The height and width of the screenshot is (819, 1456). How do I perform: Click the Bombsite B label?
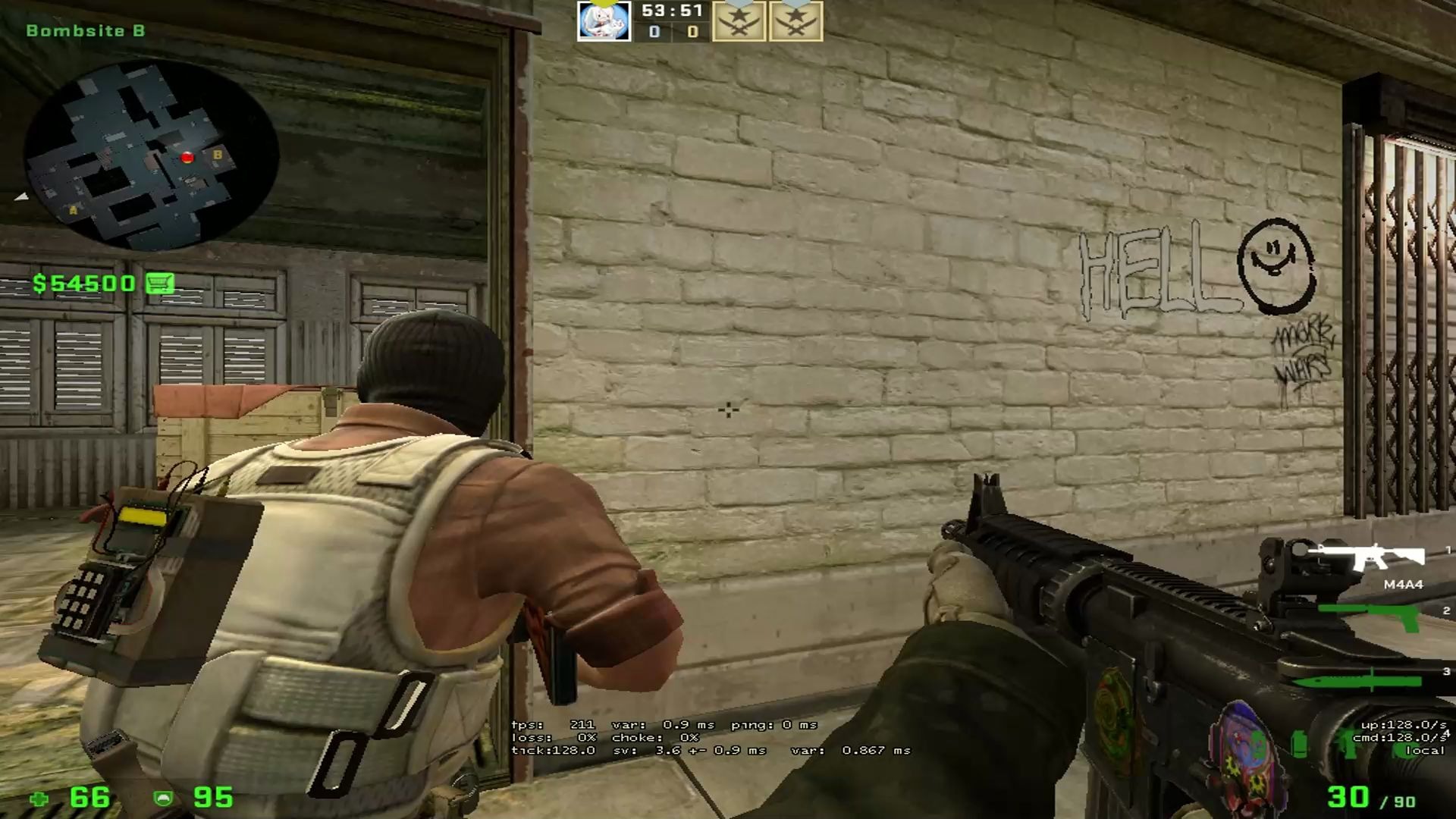[86, 30]
